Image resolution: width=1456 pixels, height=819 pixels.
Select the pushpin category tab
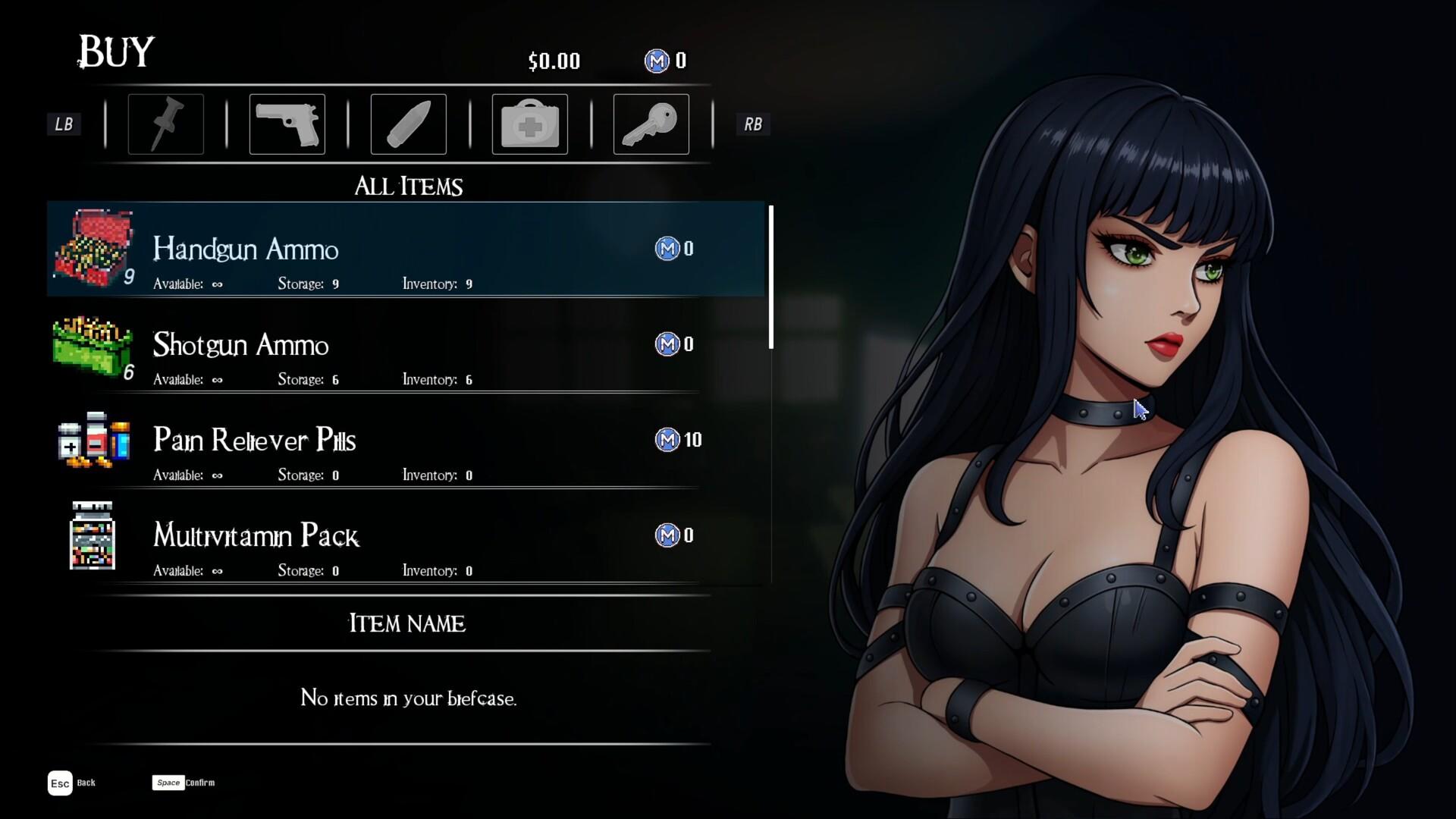[165, 124]
